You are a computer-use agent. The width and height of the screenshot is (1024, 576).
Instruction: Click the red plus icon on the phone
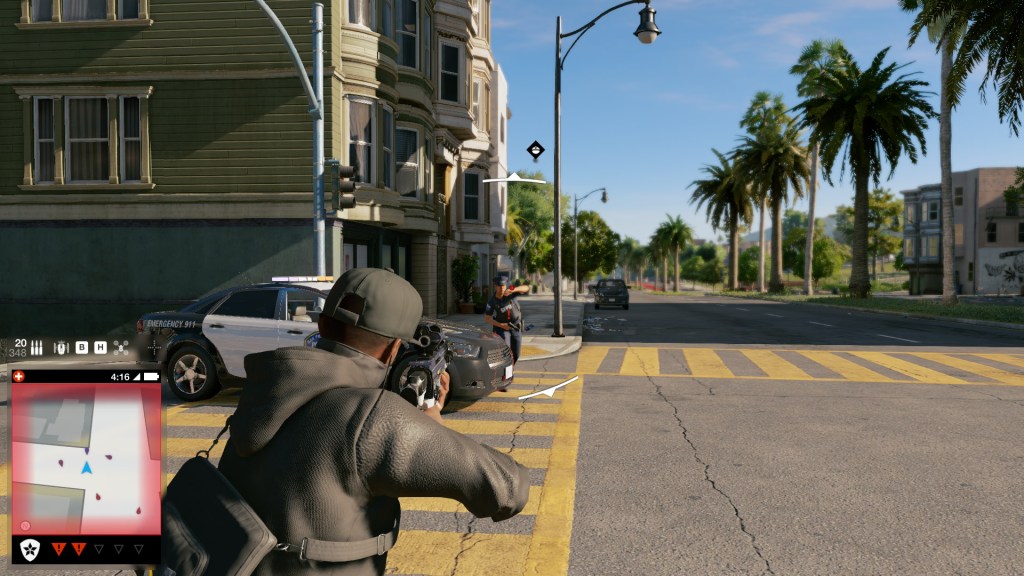(20, 376)
